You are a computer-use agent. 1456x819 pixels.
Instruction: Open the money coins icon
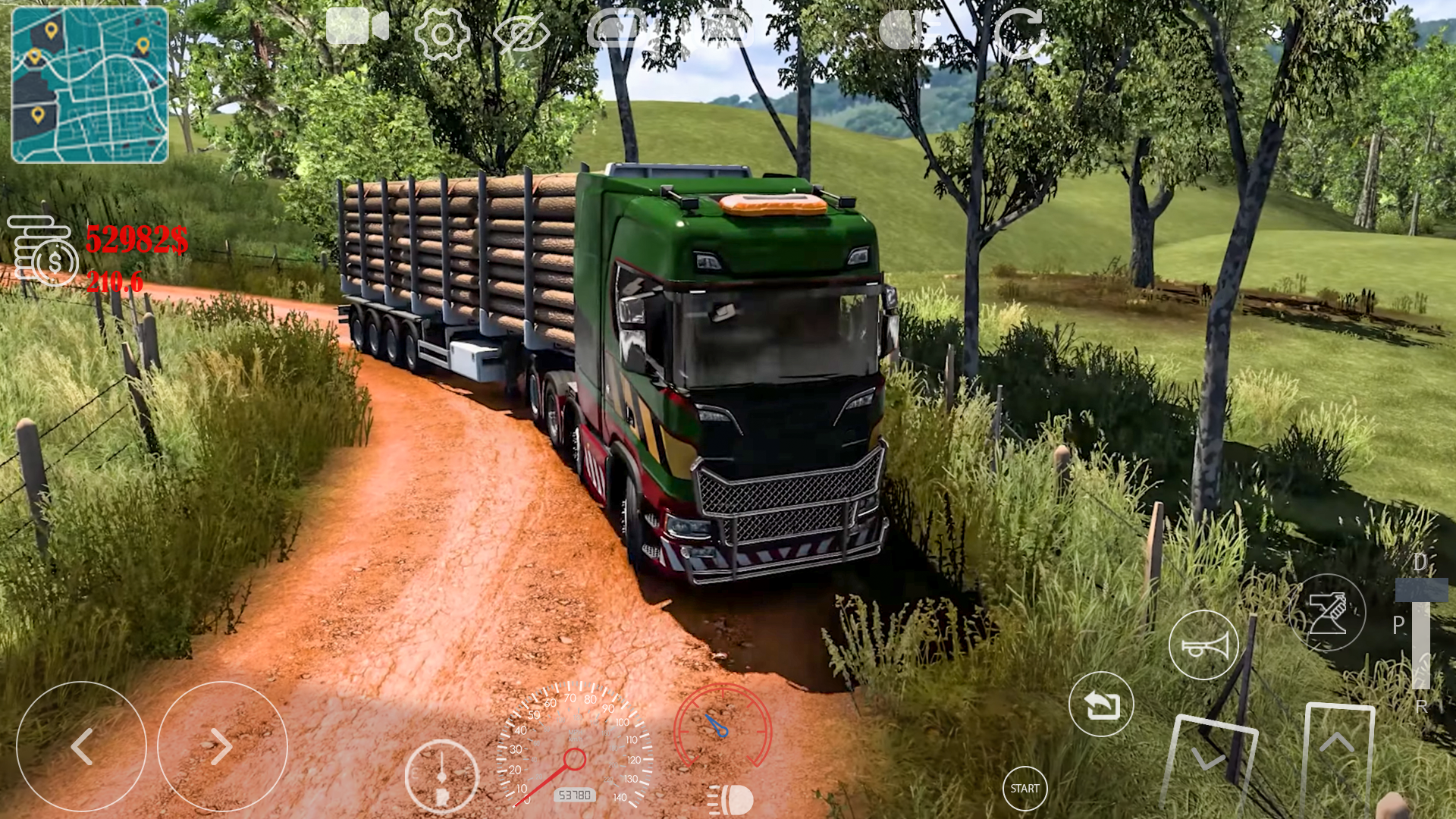[x=42, y=246]
